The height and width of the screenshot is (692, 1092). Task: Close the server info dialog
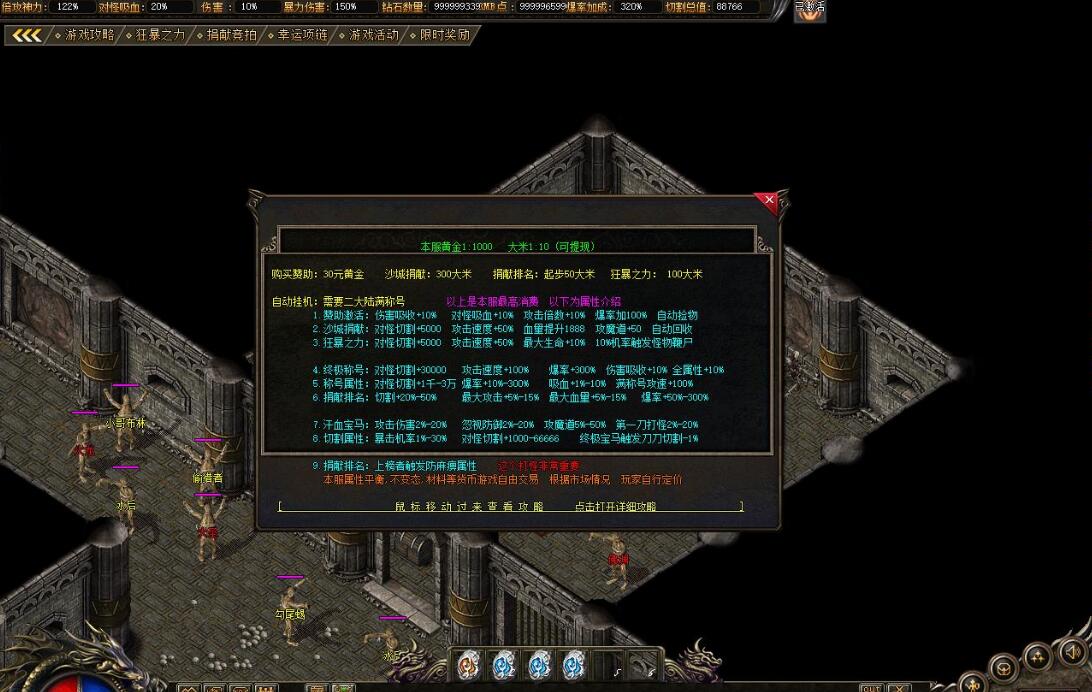tap(768, 201)
